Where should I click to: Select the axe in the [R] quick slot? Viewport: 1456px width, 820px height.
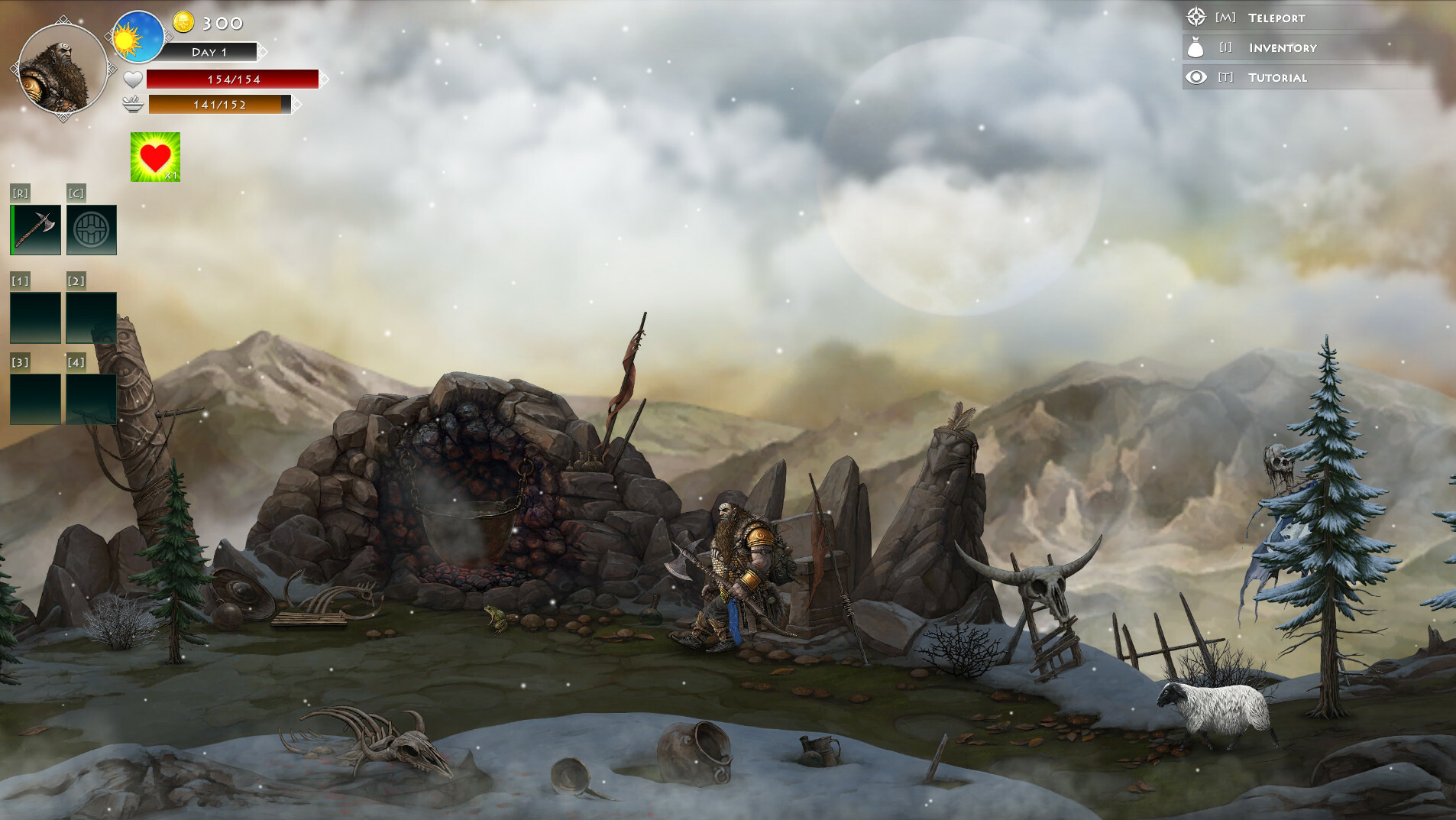(35, 228)
